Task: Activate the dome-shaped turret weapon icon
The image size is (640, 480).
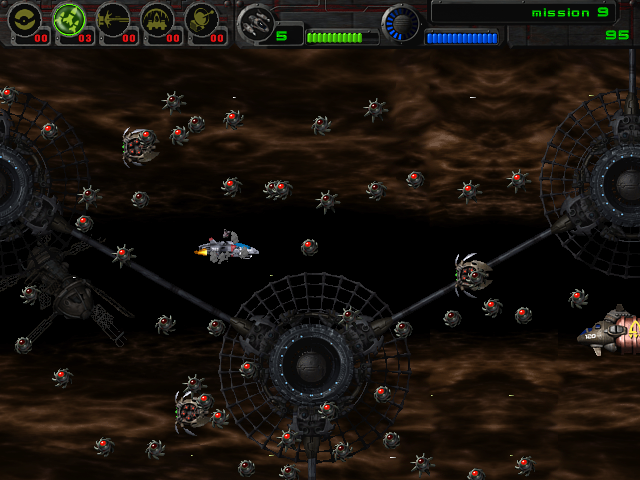Action: 158,19
